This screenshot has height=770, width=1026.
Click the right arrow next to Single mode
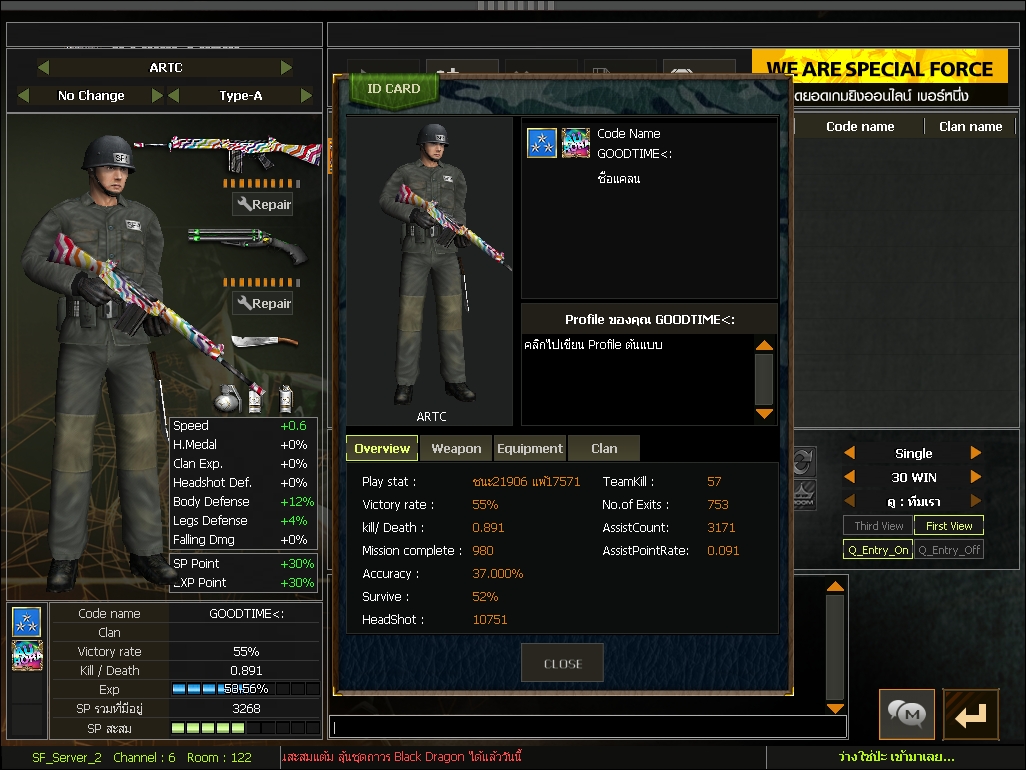click(976, 453)
